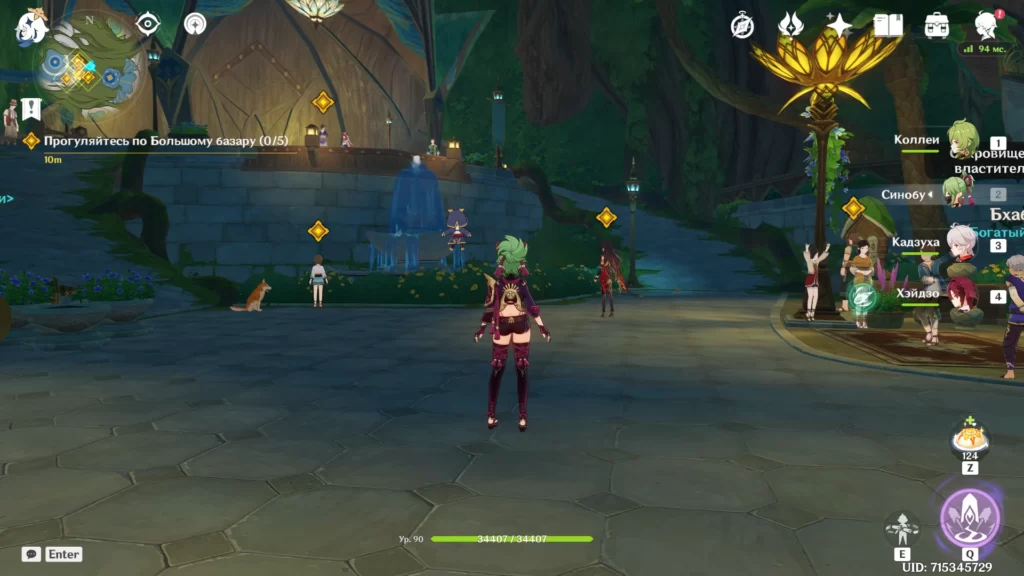Viewport: 1024px width, 576px height.
Task: Open the chat speech bubble
Action: [31, 553]
